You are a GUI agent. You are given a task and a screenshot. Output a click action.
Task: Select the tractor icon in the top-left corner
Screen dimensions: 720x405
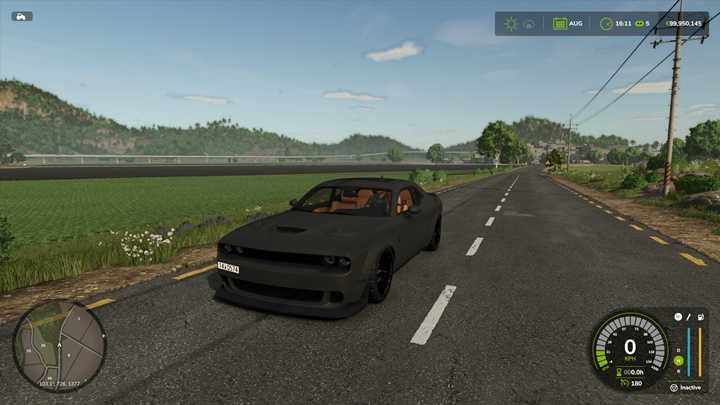coord(22,16)
